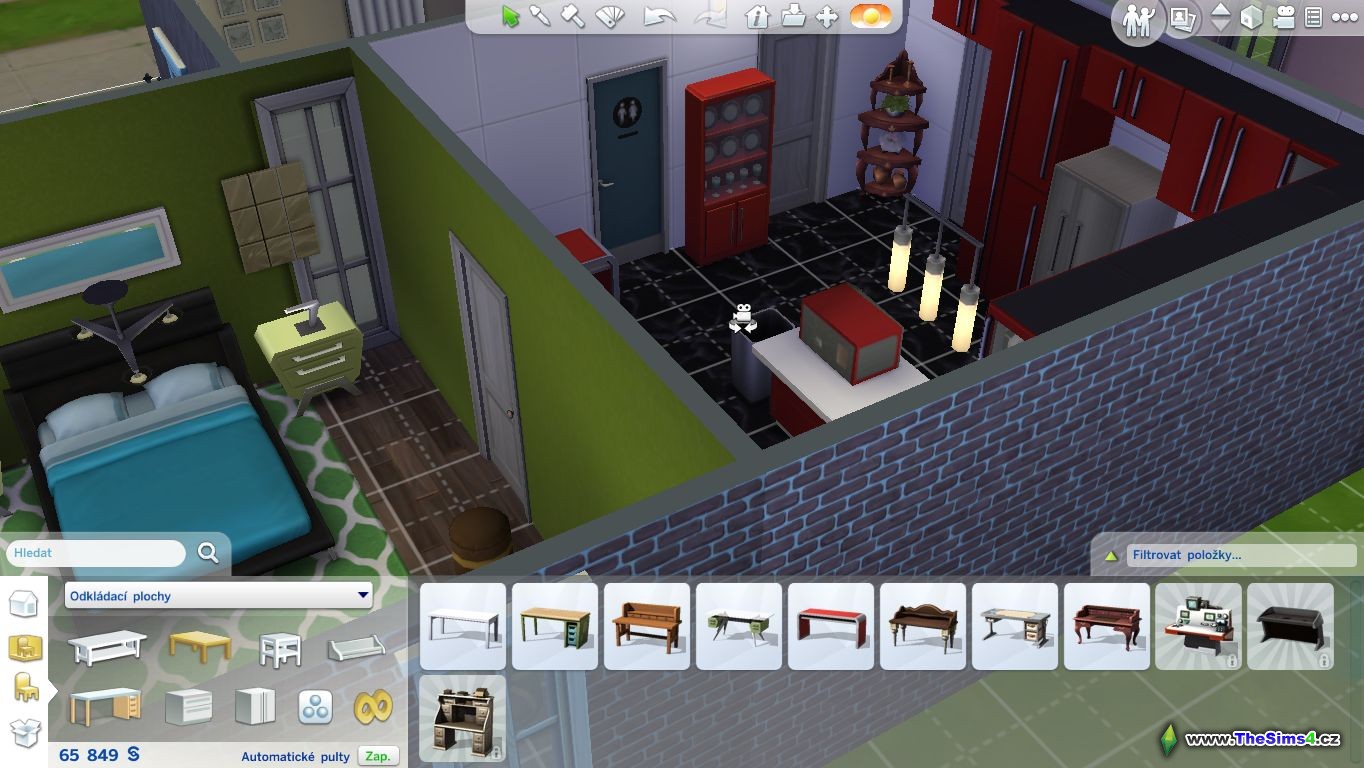Viewport: 1364px width, 768px height.
Task: Switch to the house build mode tab
Action: (24, 605)
